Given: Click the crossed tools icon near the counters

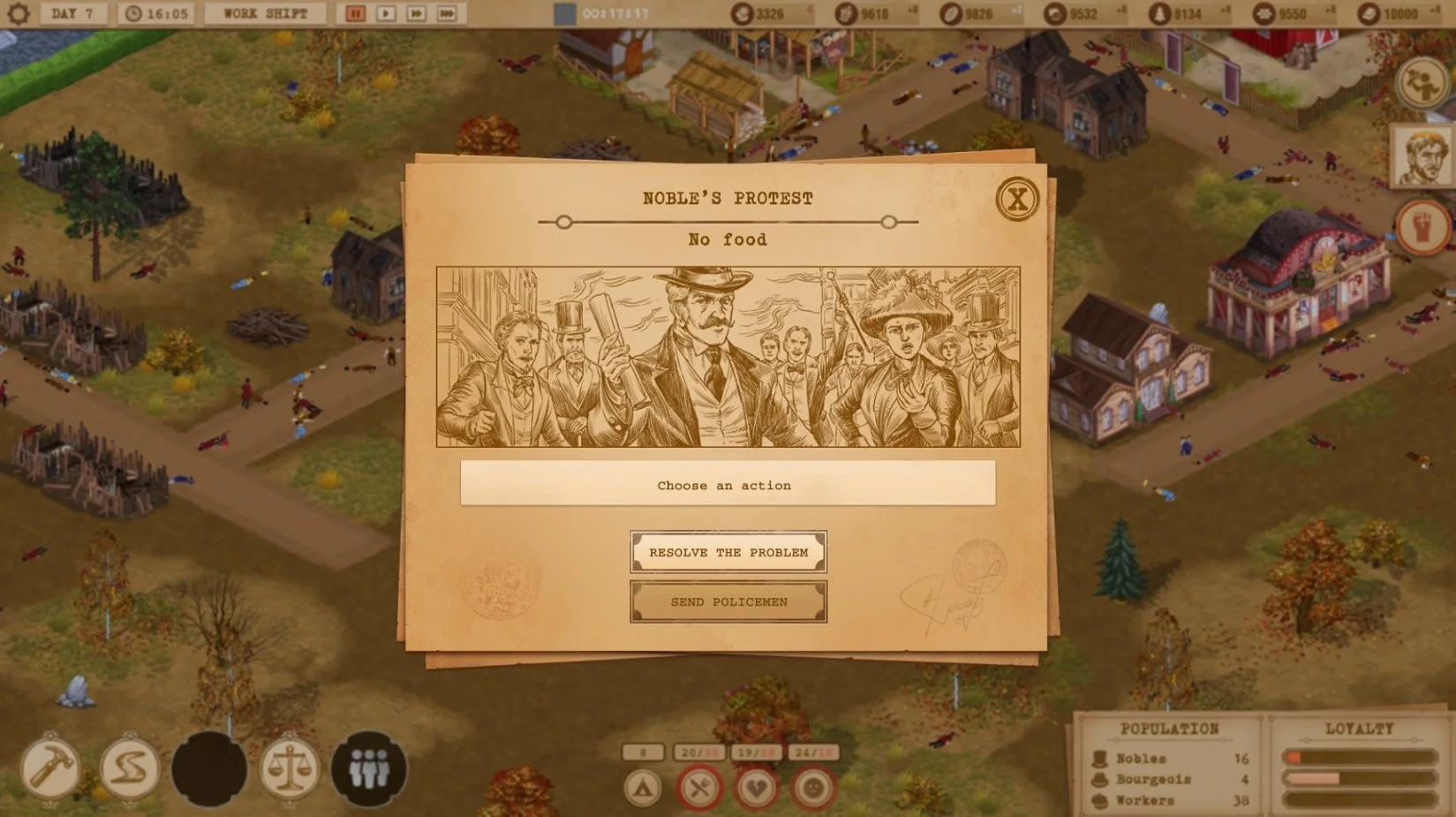Looking at the screenshot, I should coord(698,786).
